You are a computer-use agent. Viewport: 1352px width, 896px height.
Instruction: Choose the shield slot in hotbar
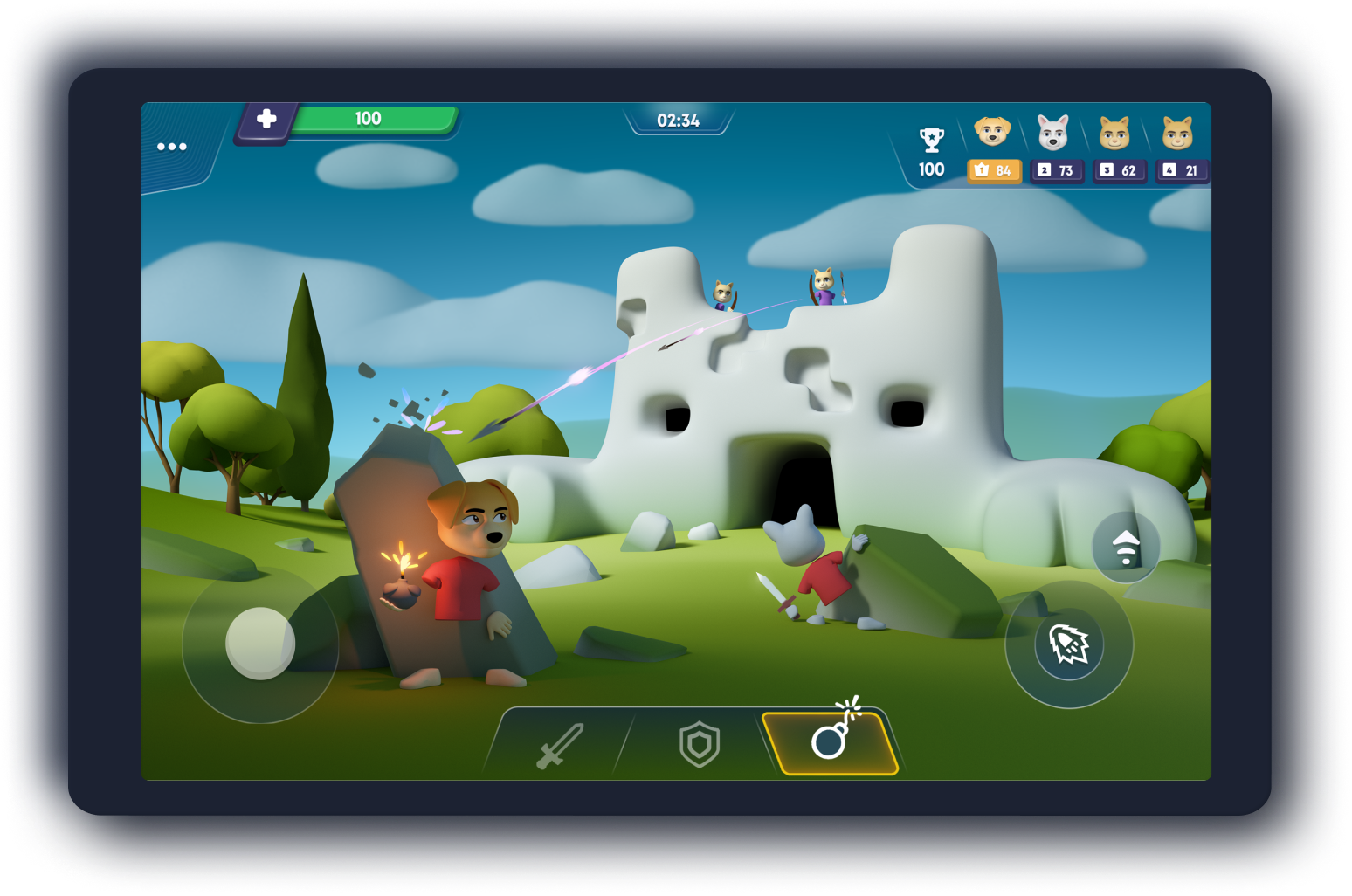[x=700, y=745]
